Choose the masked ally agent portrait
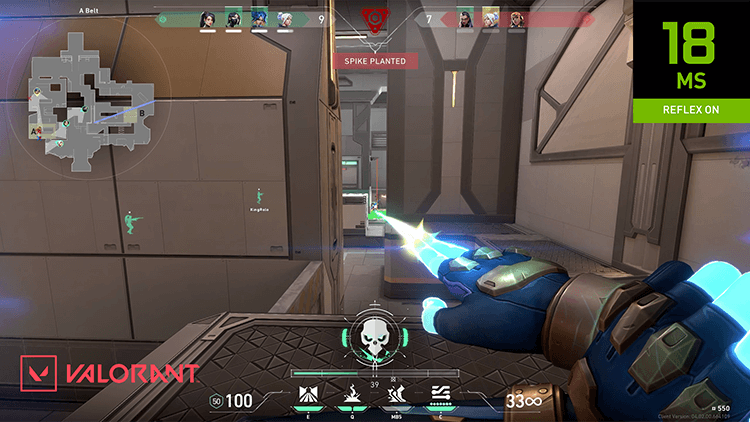 point(233,18)
